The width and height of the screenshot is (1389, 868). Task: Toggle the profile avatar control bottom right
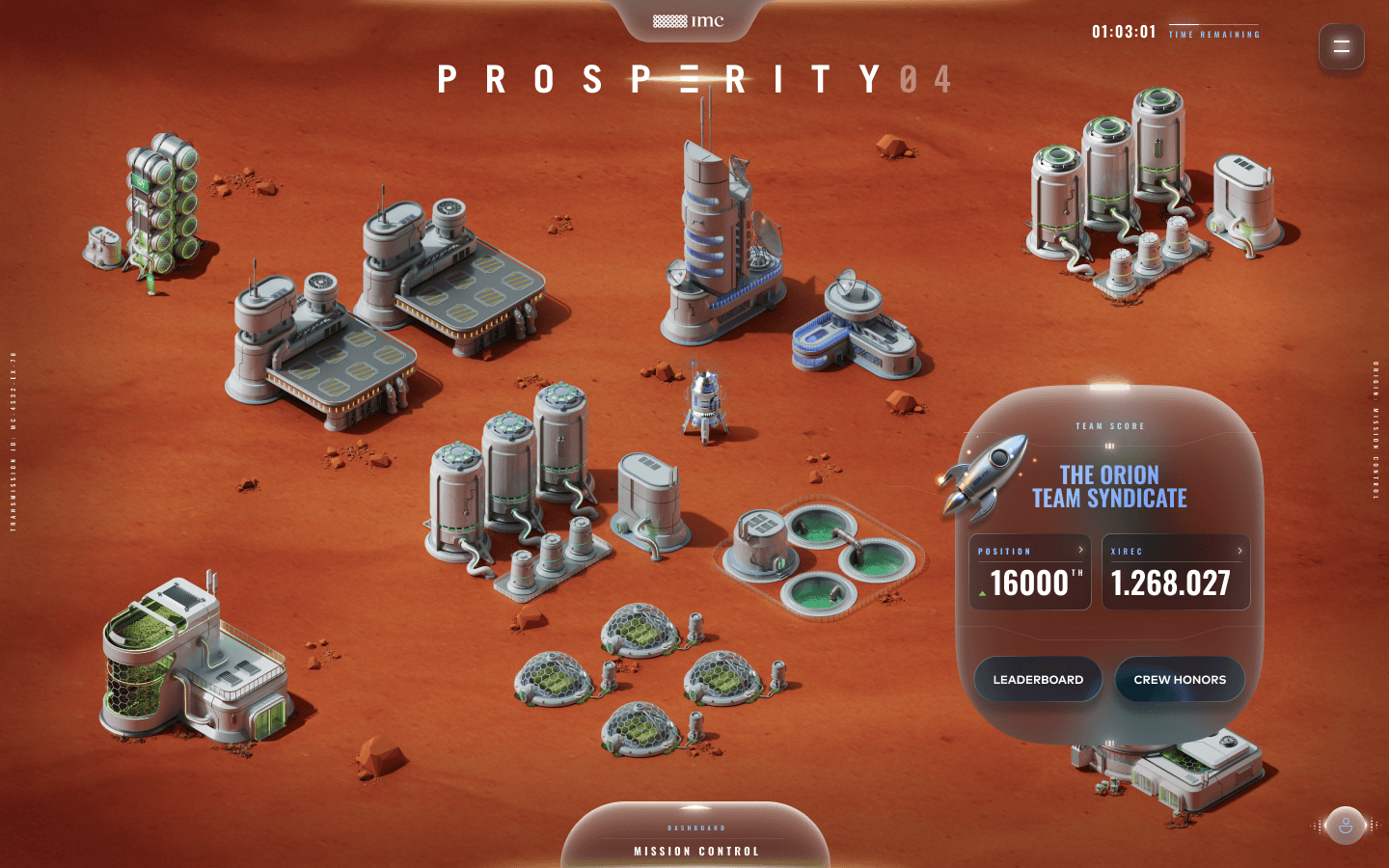[x=1347, y=826]
